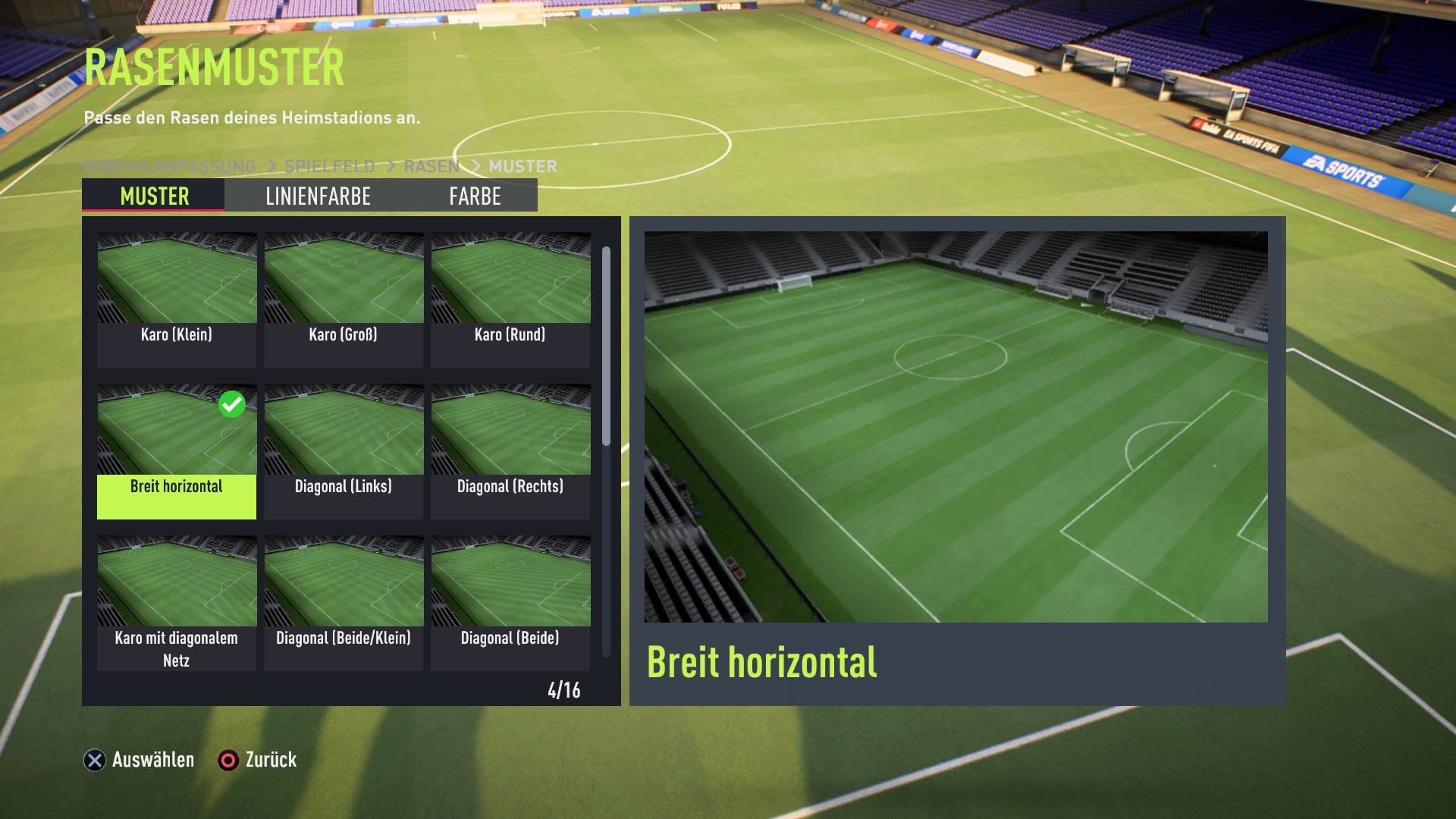Select the Diagonal (Beide) pattern
This screenshot has width=1456, height=819.
pyautogui.click(x=510, y=603)
